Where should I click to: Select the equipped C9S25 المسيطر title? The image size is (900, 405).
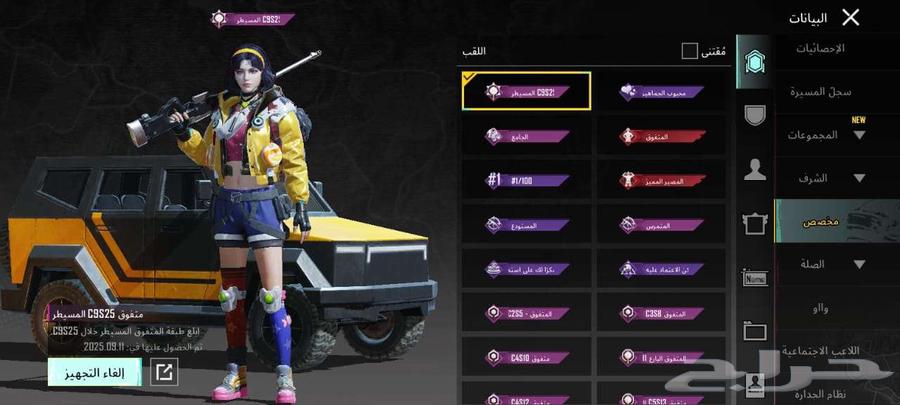pyautogui.click(x=527, y=91)
